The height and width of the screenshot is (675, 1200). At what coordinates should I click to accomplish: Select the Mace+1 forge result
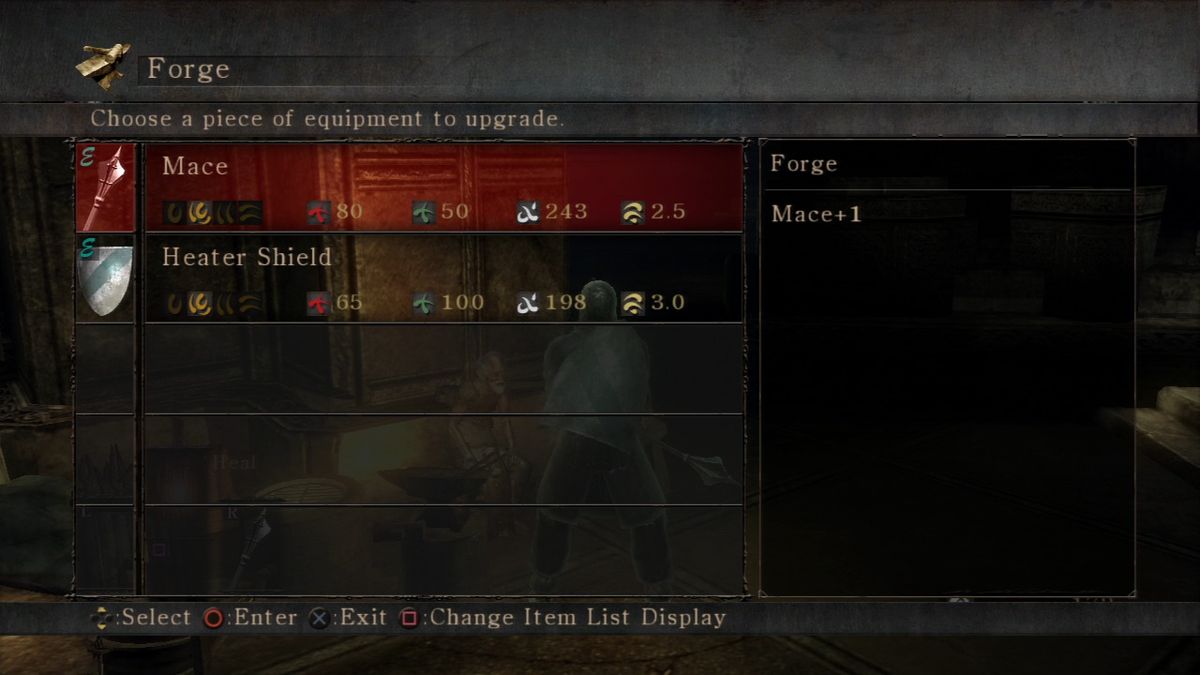[x=816, y=214]
